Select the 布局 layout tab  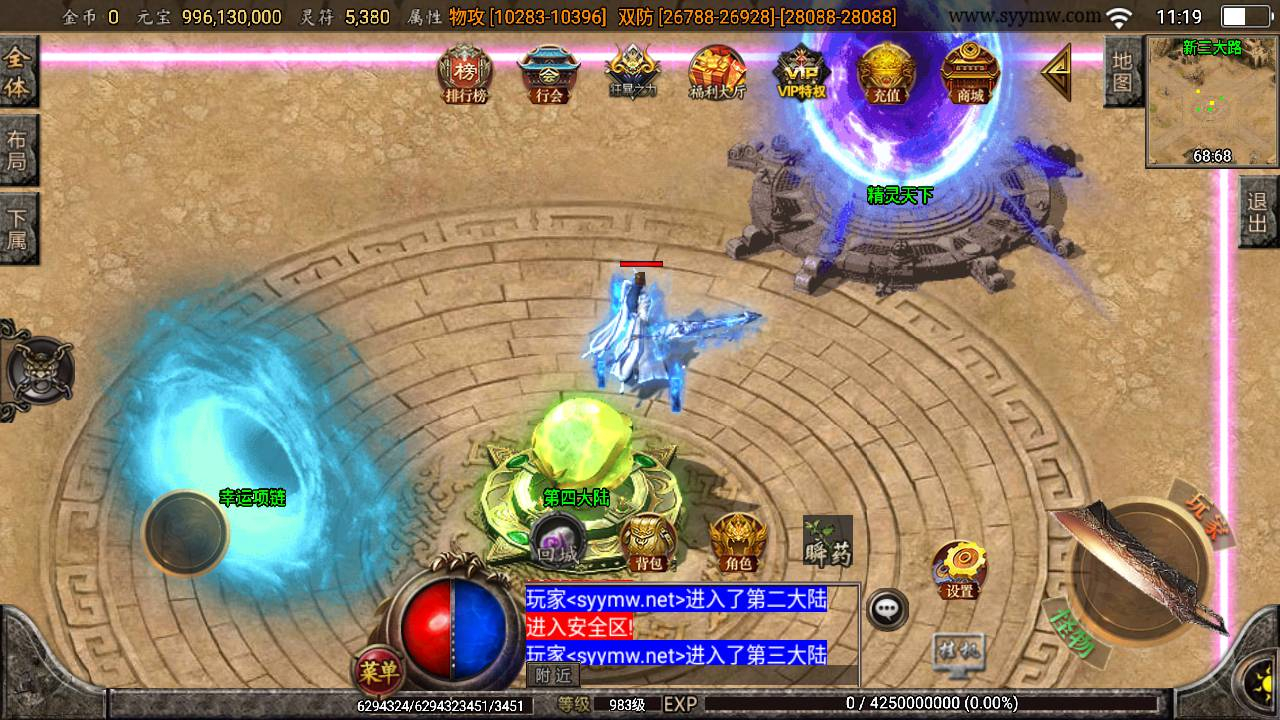click(x=18, y=150)
